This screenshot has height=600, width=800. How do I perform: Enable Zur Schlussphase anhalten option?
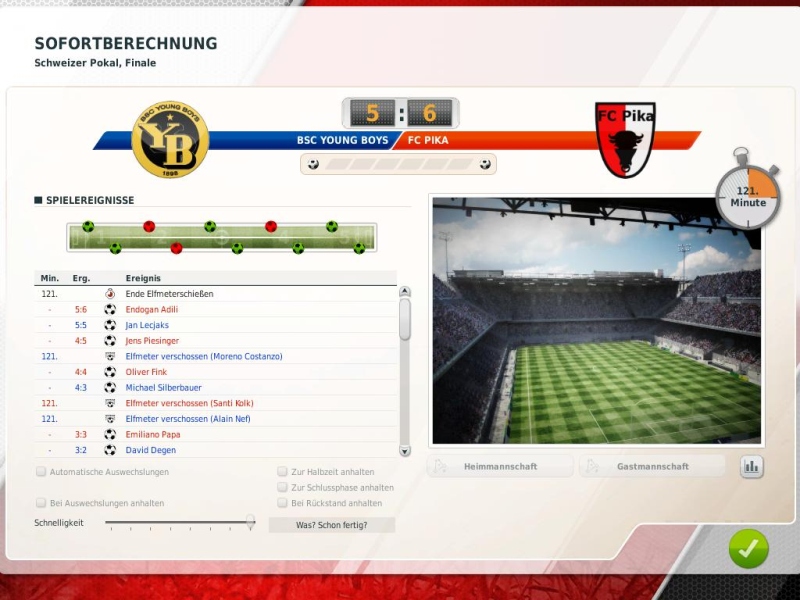pyautogui.click(x=282, y=487)
